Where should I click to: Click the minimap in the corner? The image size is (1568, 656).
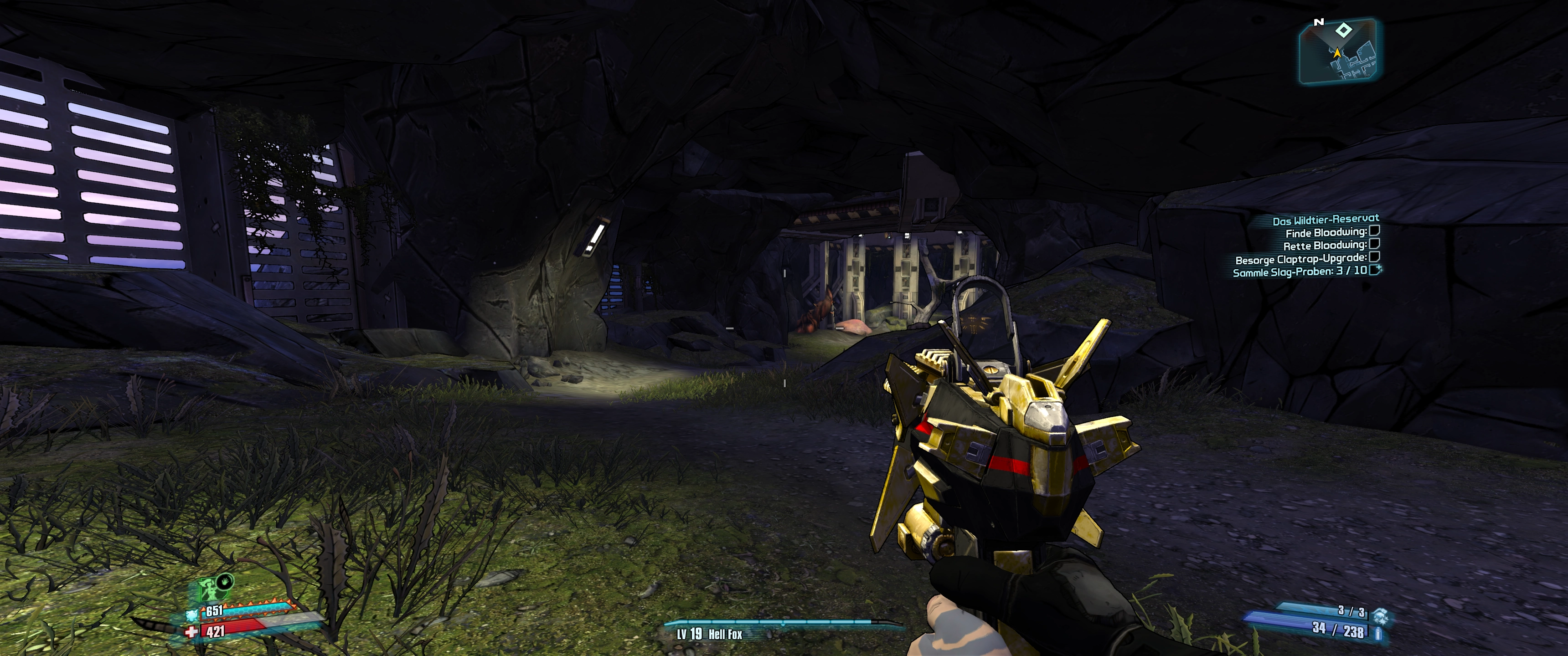1338,52
